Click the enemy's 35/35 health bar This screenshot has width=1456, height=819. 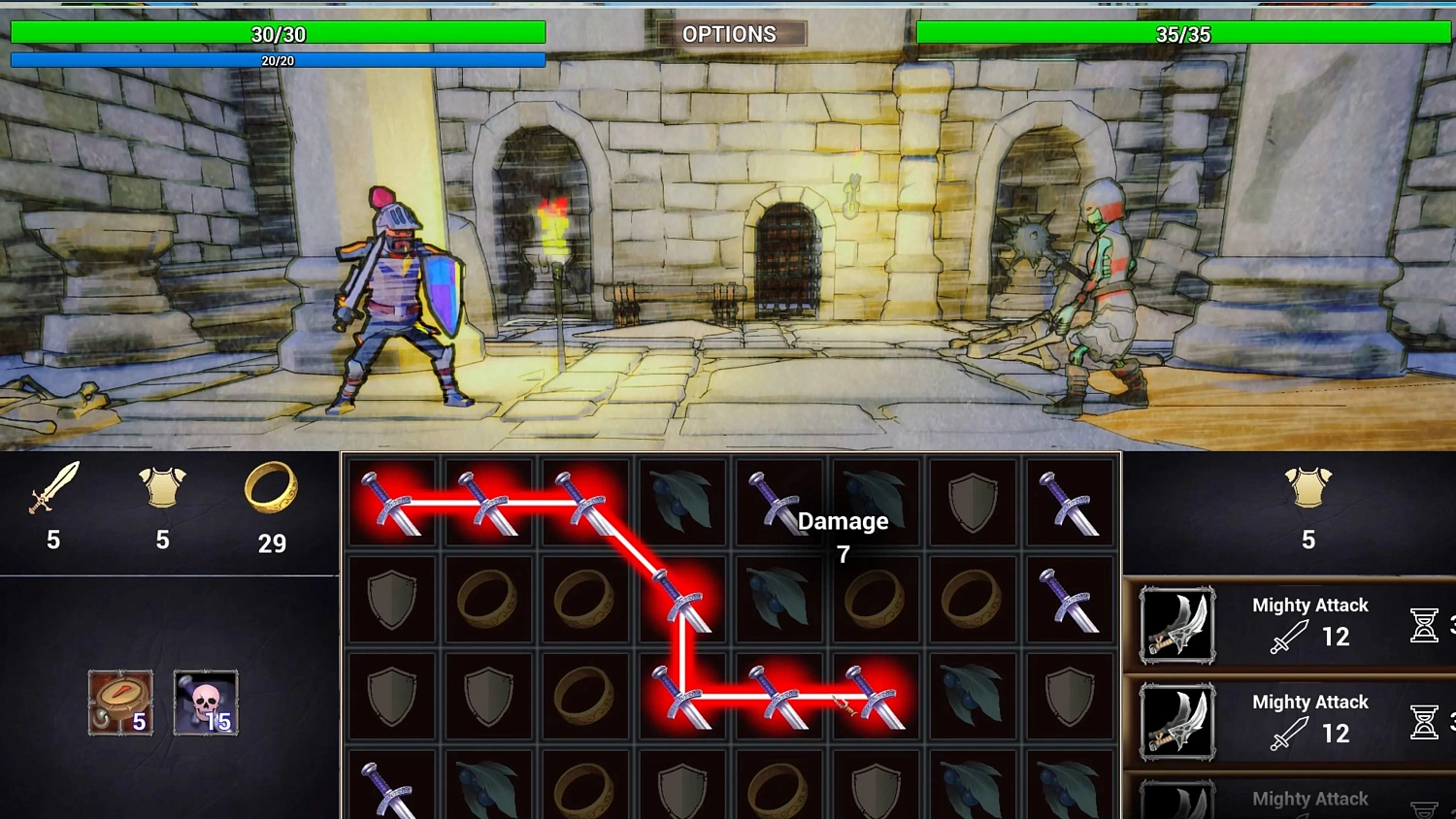tap(1182, 32)
